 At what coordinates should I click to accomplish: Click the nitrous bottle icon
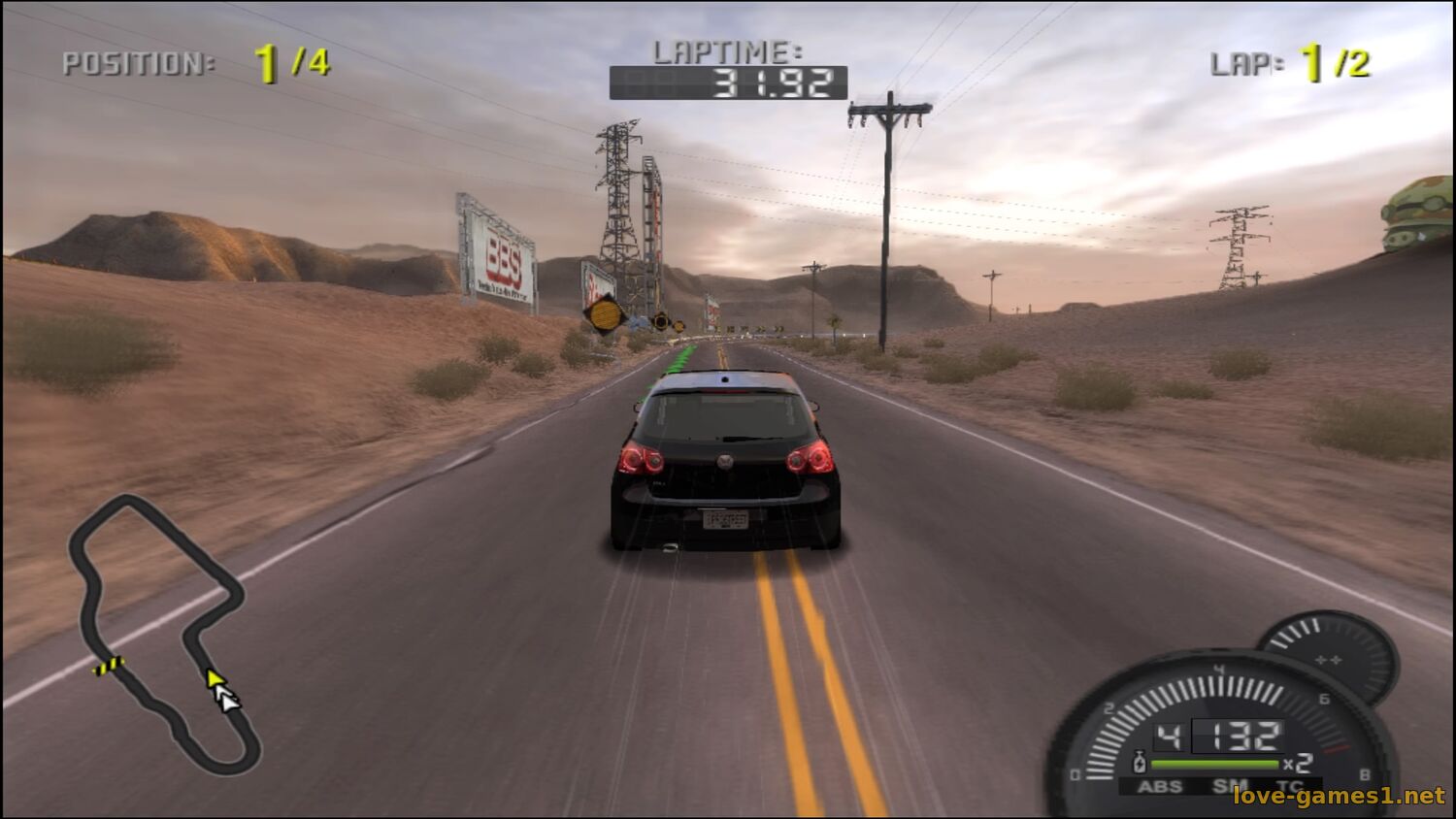(x=1140, y=763)
